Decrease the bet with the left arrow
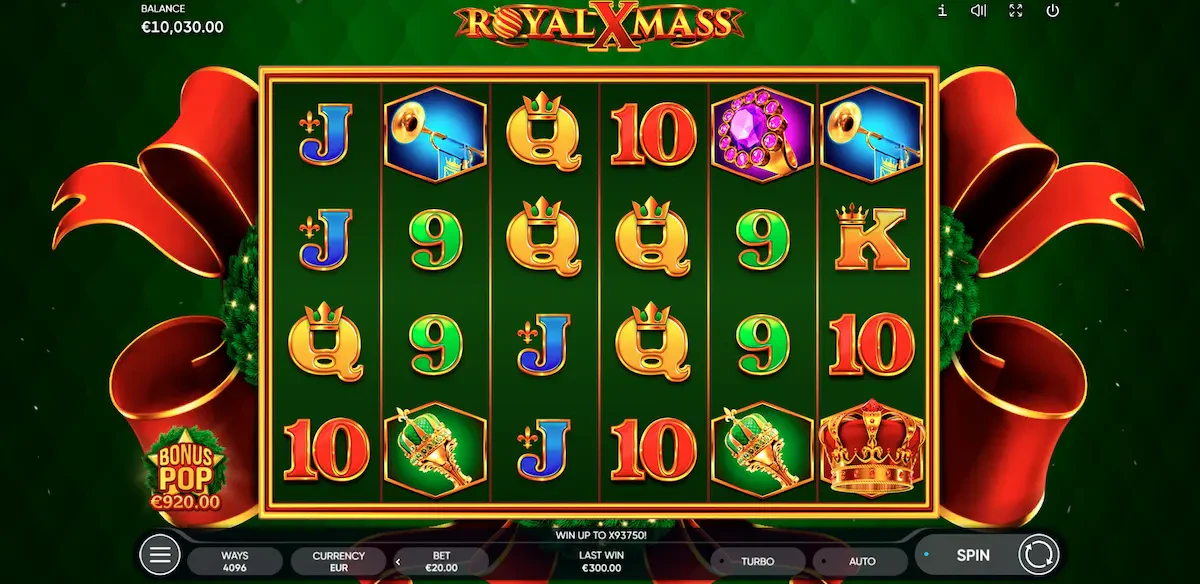 (398, 562)
